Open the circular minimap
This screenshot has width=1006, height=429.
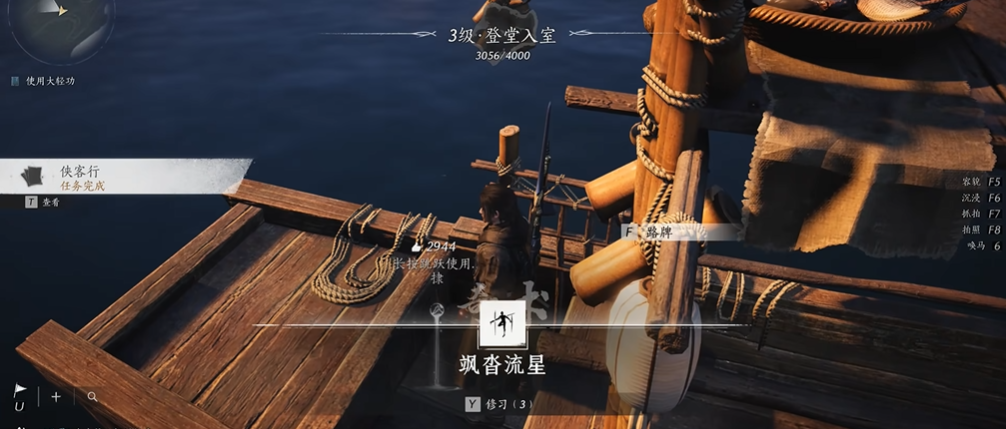tap(60, 22)
